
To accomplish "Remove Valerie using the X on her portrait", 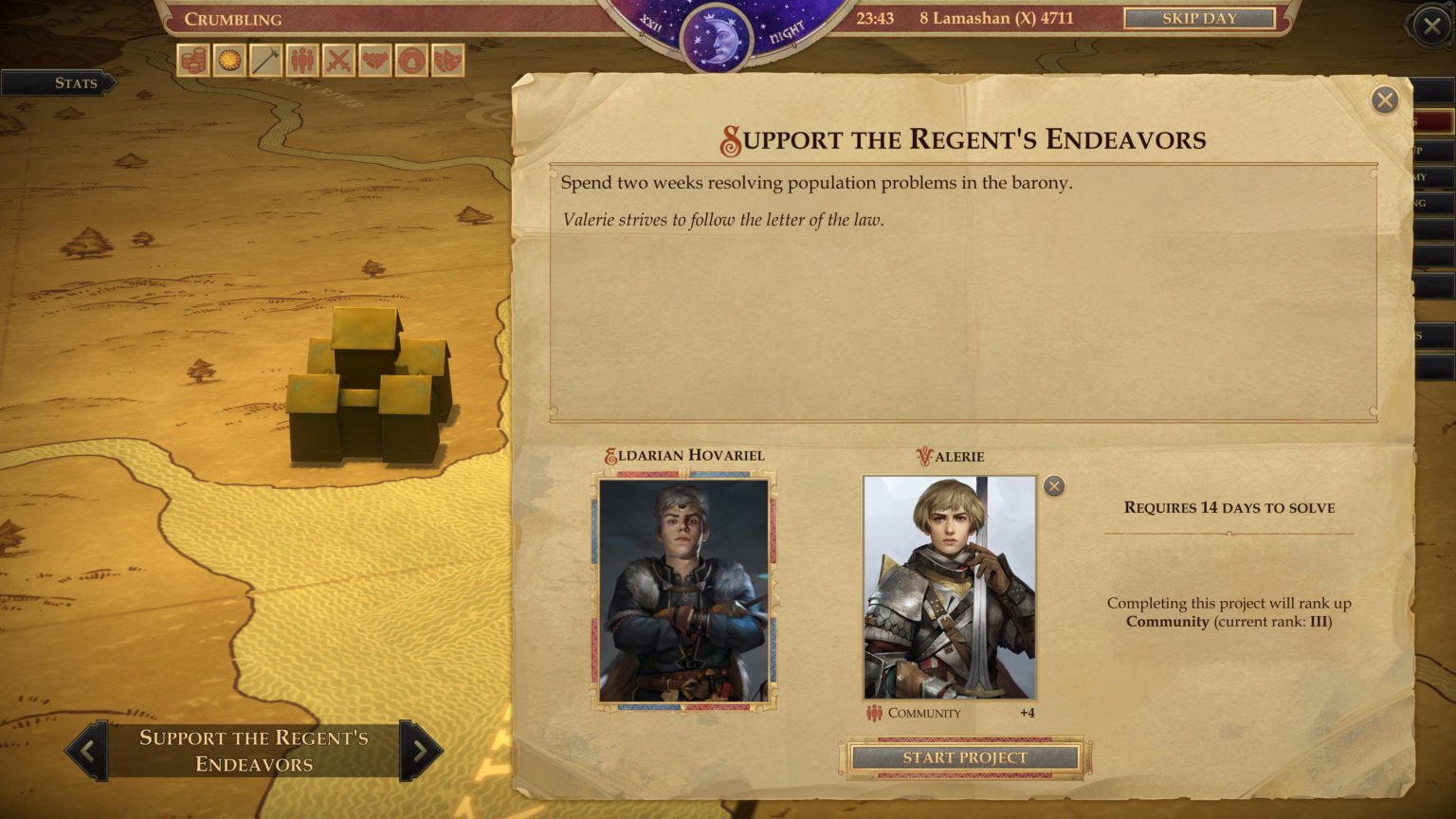I will [x=1053, y=486].
